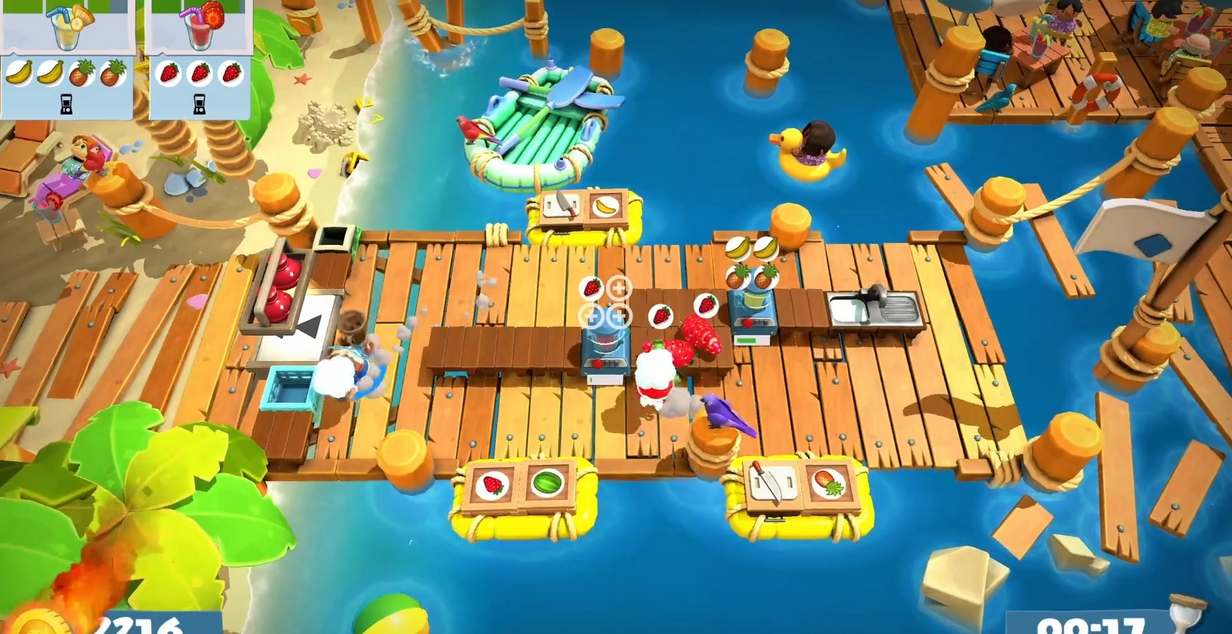1232x634 pixels.
Task: Select the banana pineapple smoothie order ticket
Action: tap(66, 28)
